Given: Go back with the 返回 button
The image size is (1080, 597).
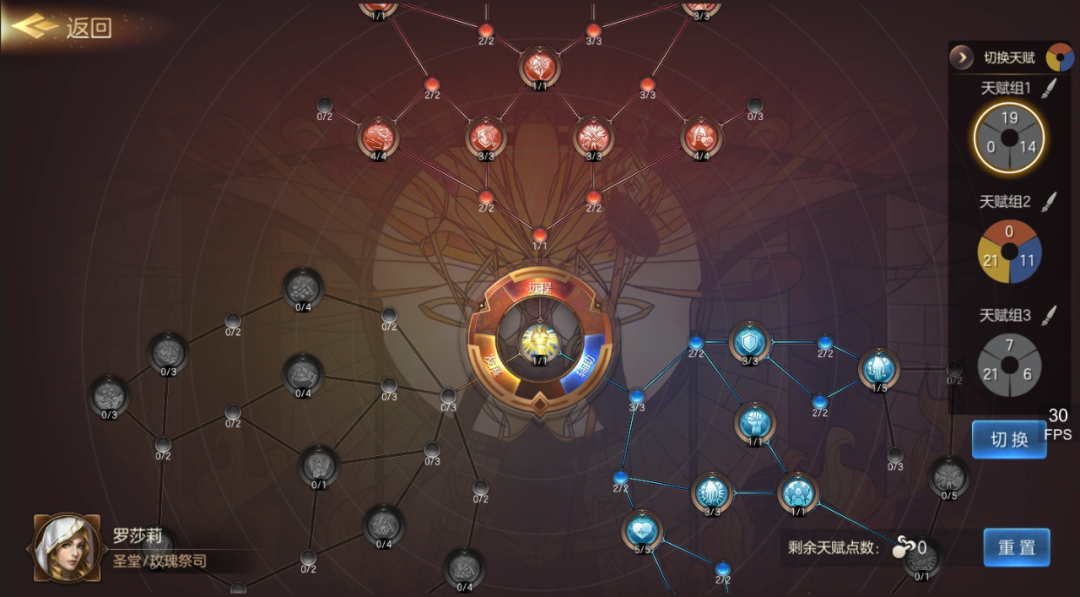Looking at the screenshot, I should click(x=62, y=27).
